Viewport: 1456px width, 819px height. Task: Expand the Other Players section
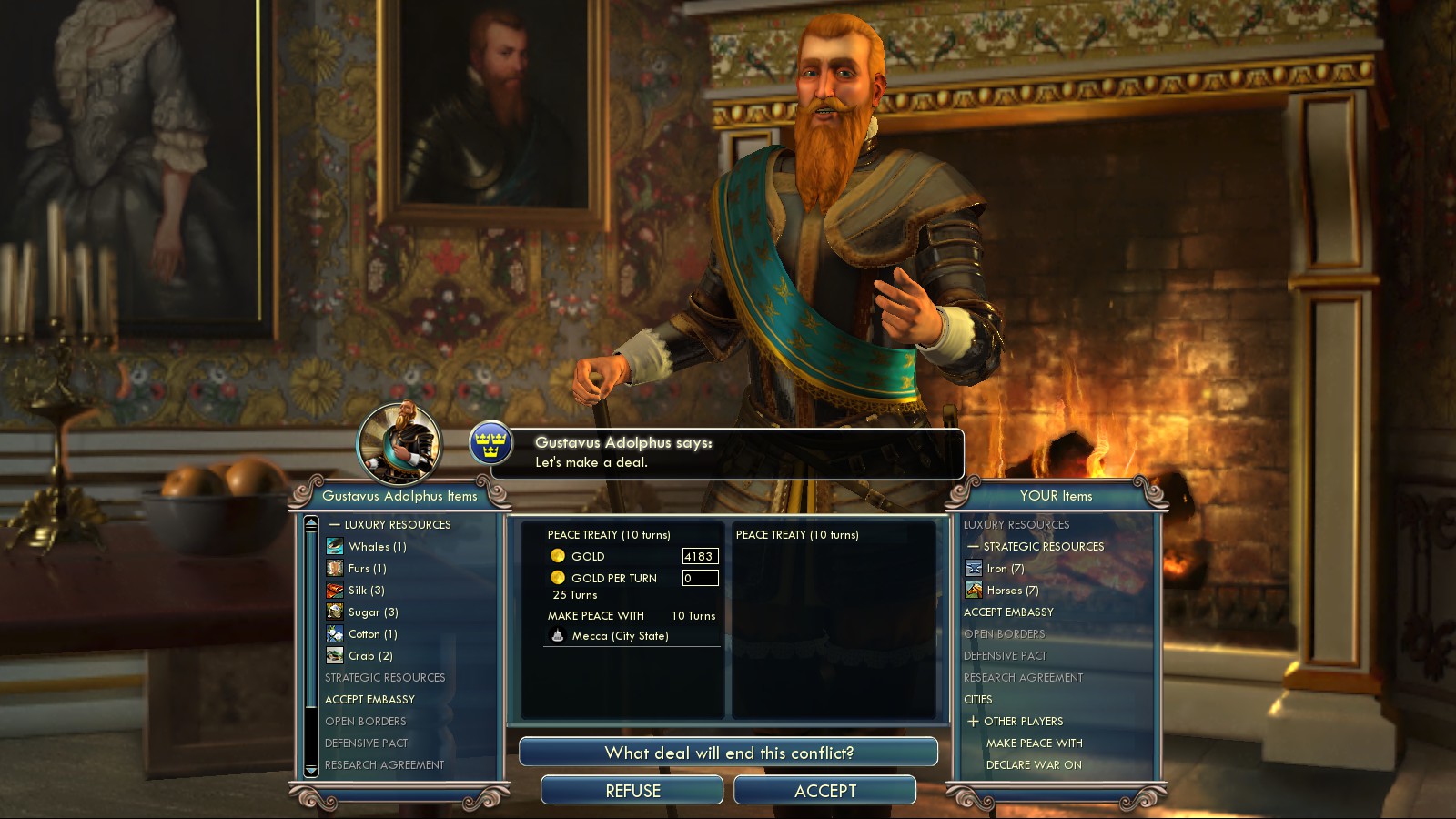pyautogui.click(x=974, y=722)
